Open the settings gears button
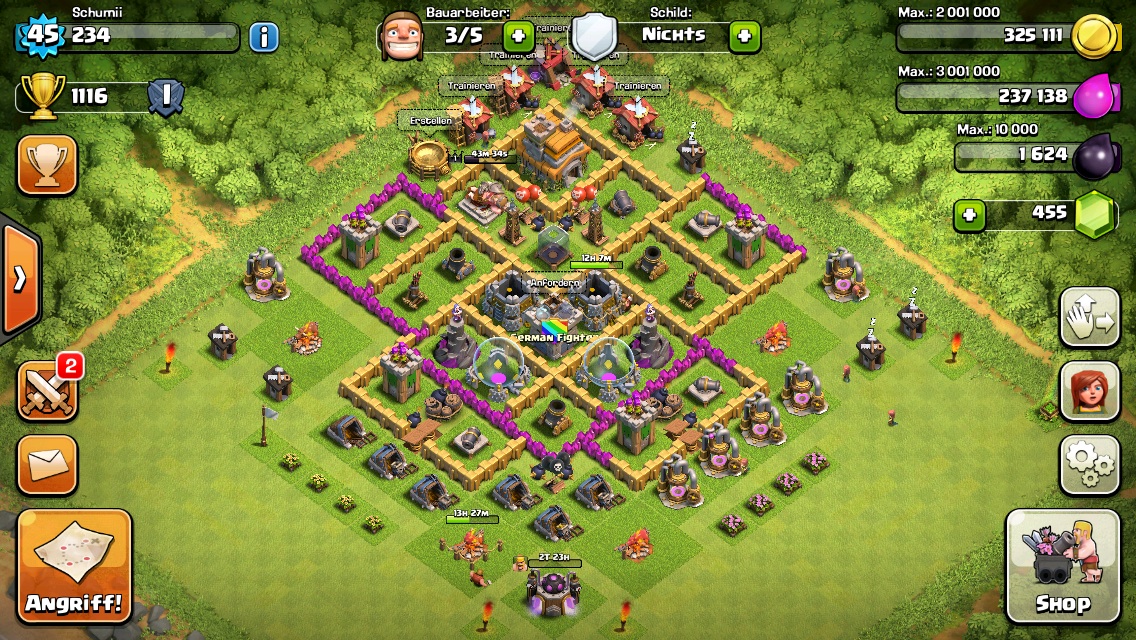 click(x=1089, y=464)
